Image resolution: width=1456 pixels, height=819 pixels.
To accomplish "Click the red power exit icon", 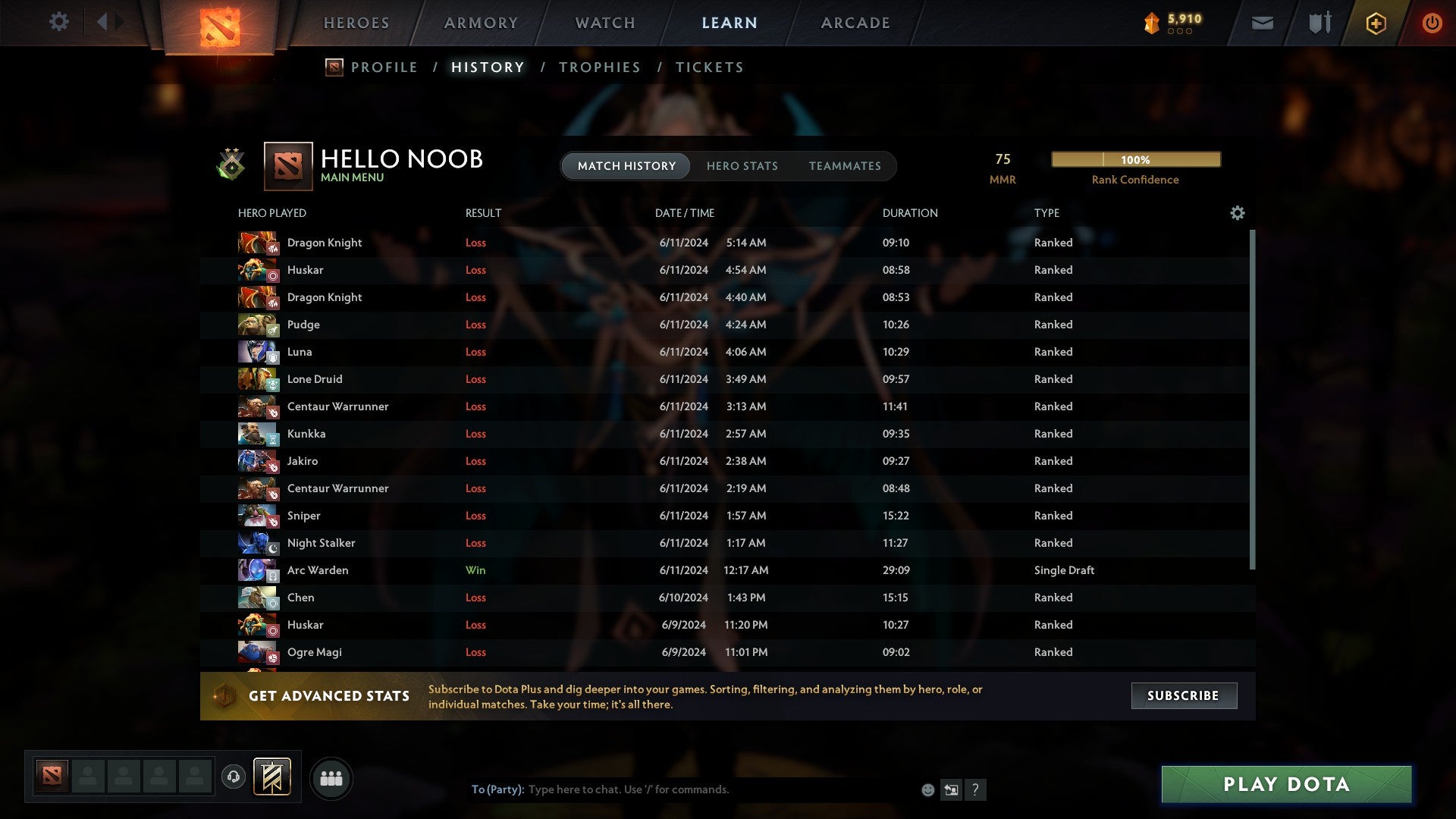I will click(1432, 23).
